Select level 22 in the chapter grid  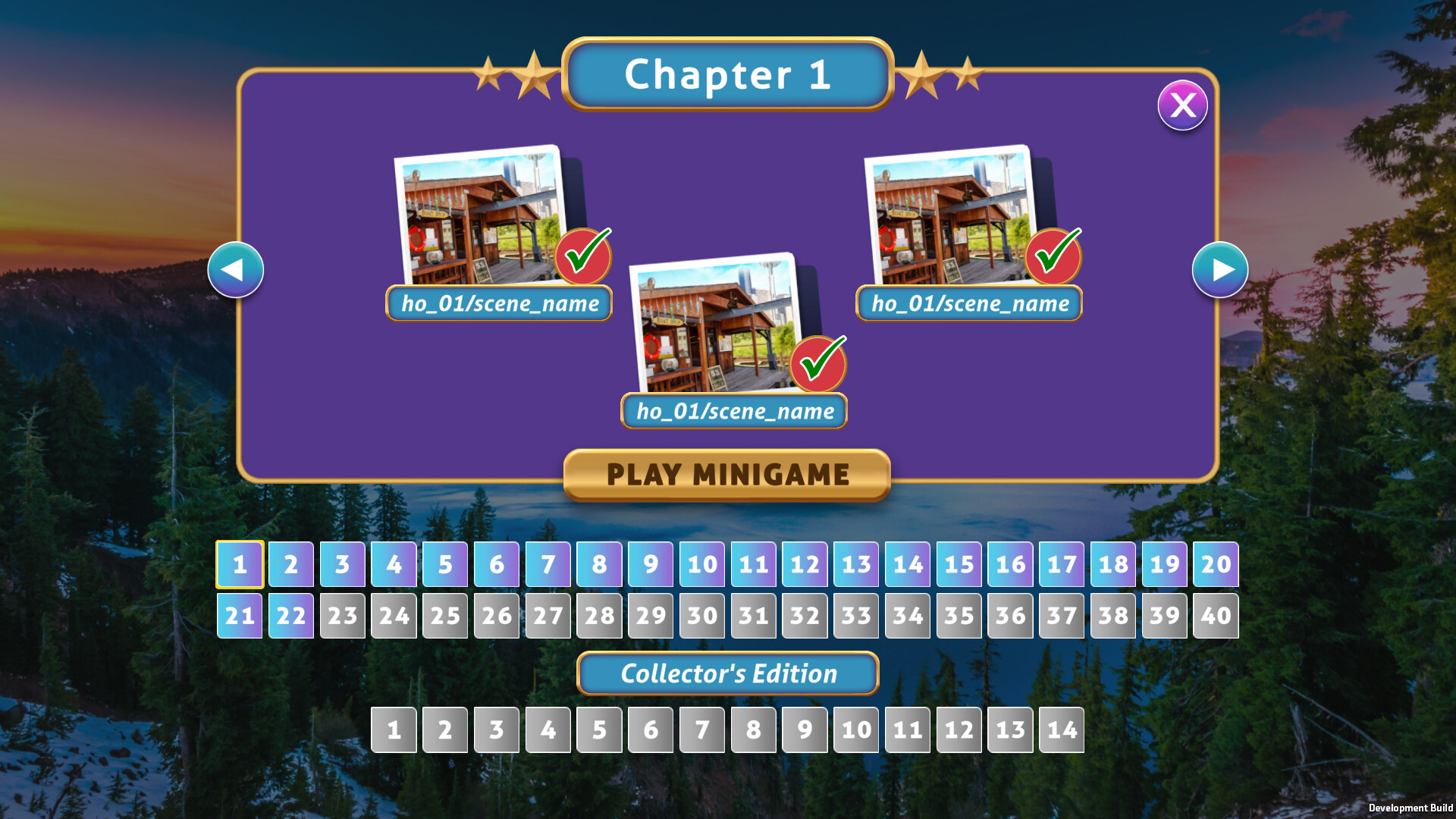pos(290,616)
